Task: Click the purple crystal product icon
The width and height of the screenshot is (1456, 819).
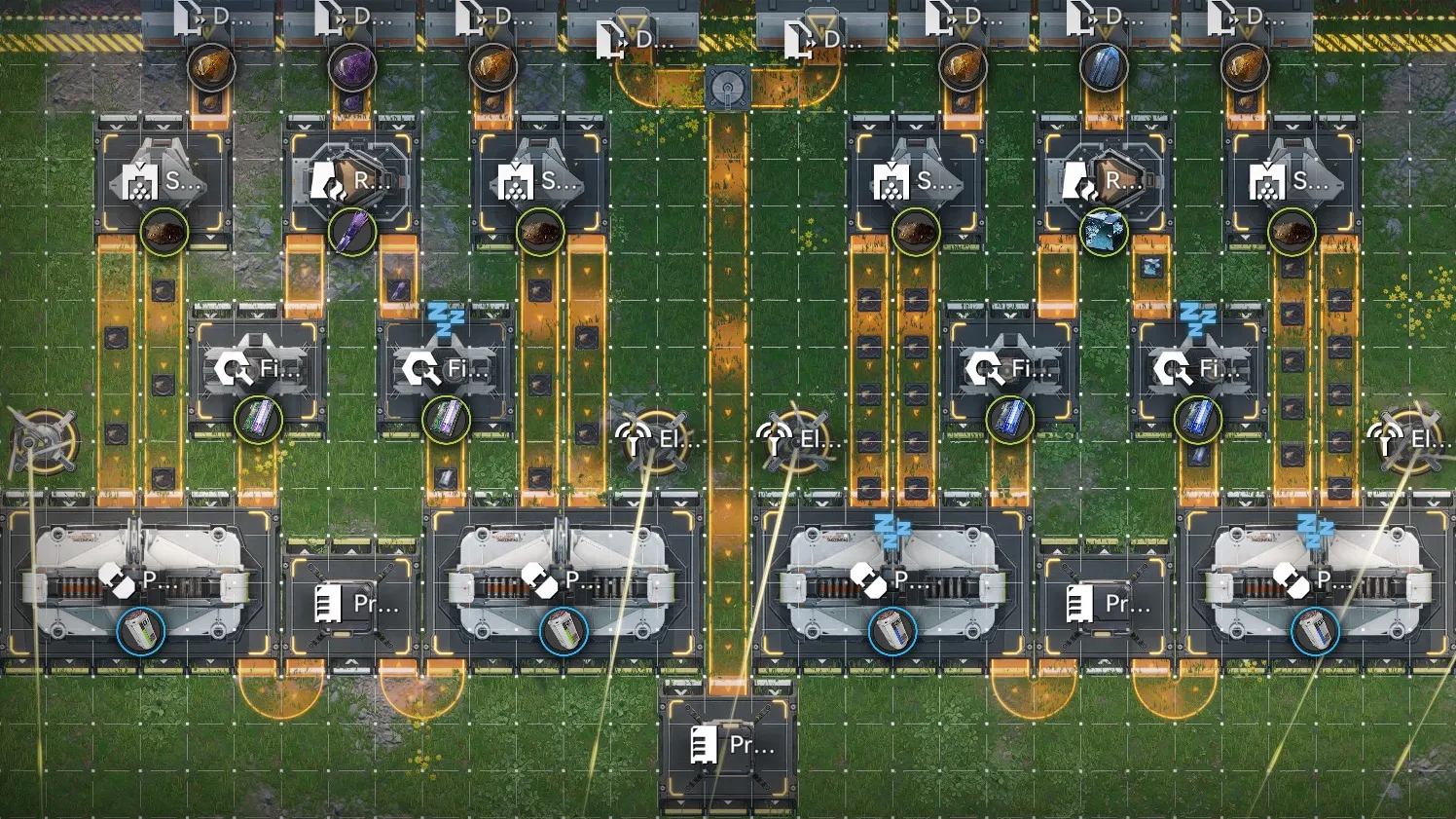Action: point(352,233)
